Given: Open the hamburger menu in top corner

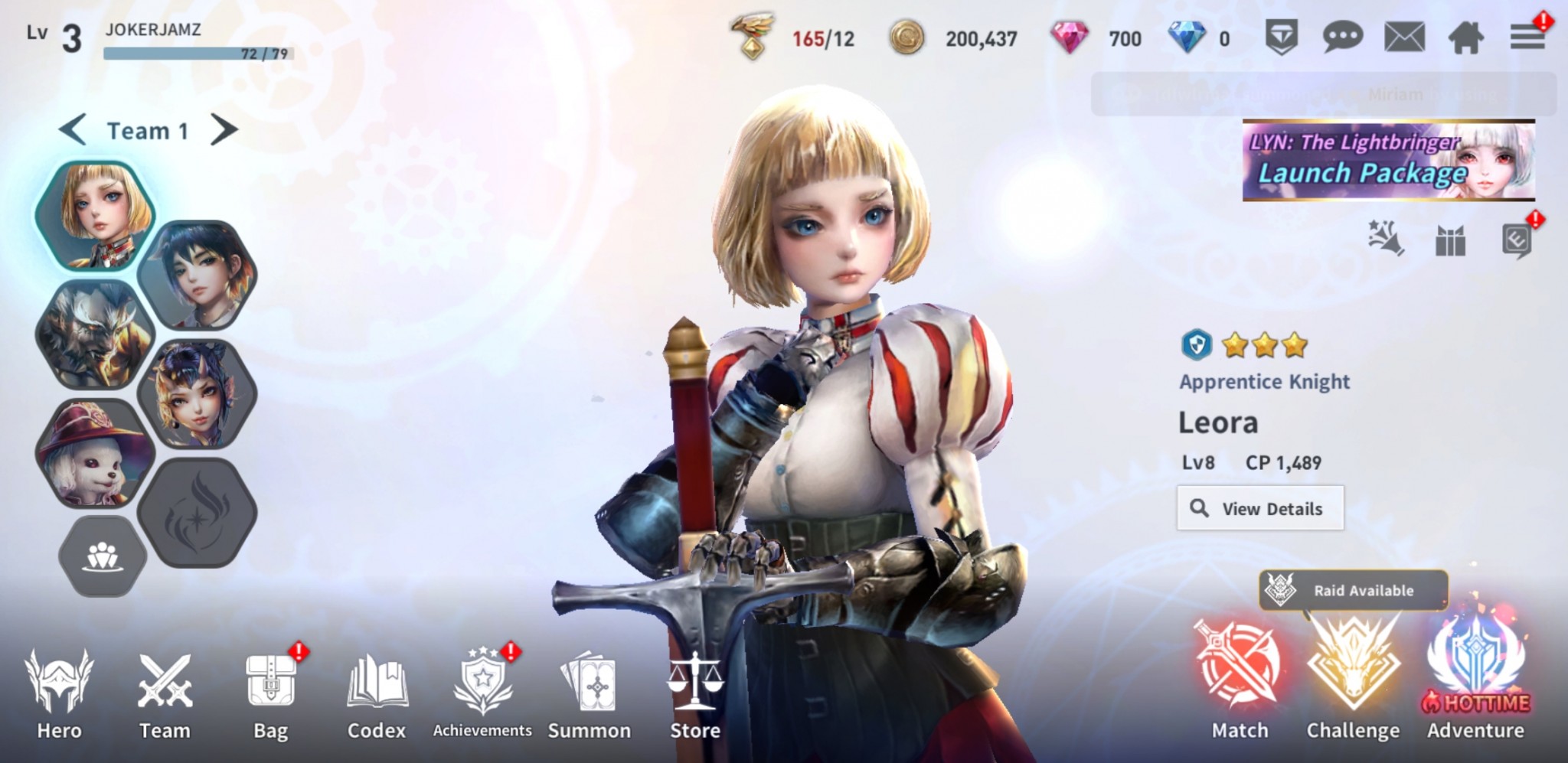Looking at the screenshot, I should (1527, 37).
